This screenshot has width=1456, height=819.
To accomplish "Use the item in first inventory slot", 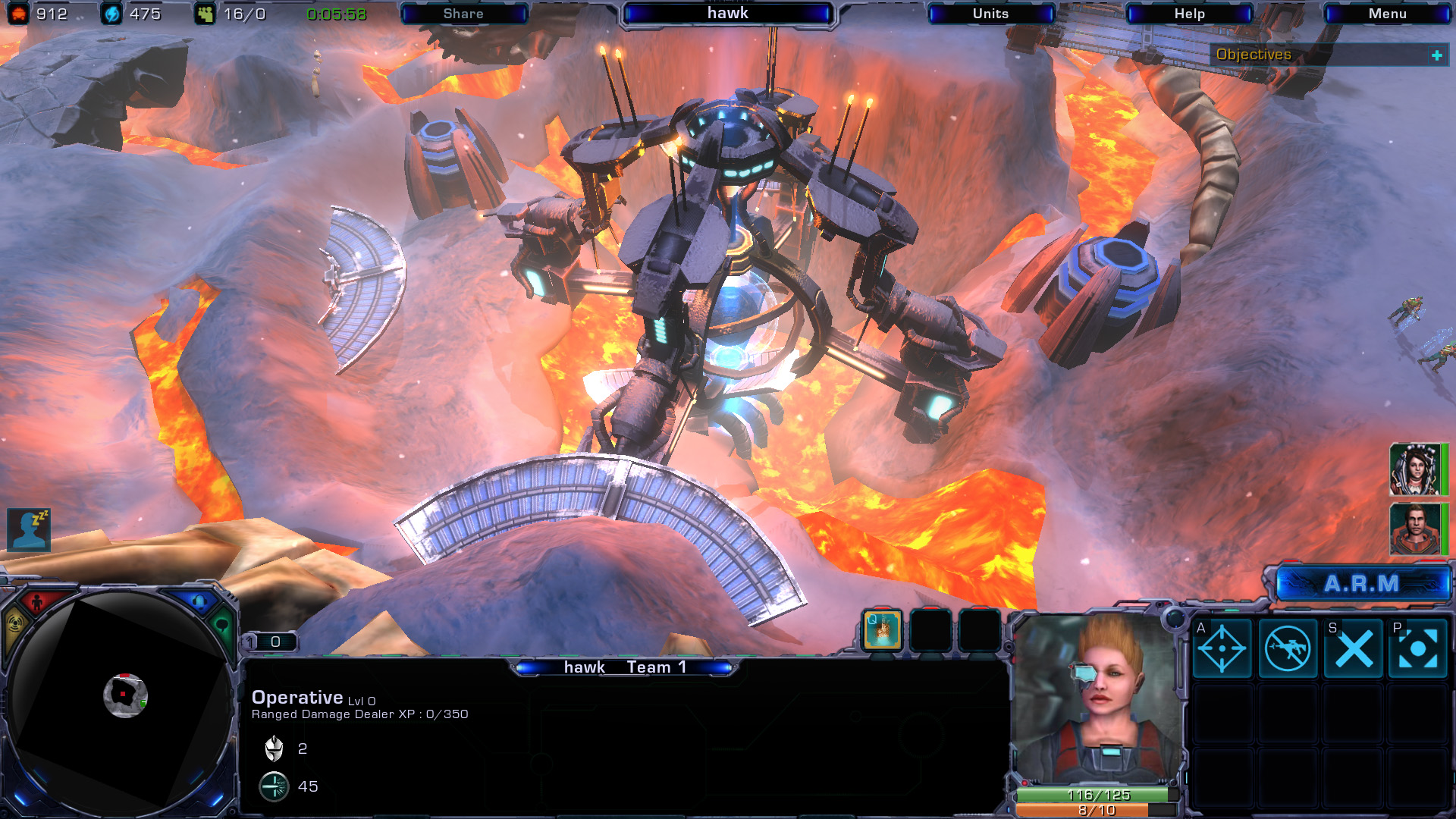I will point(882,631).
